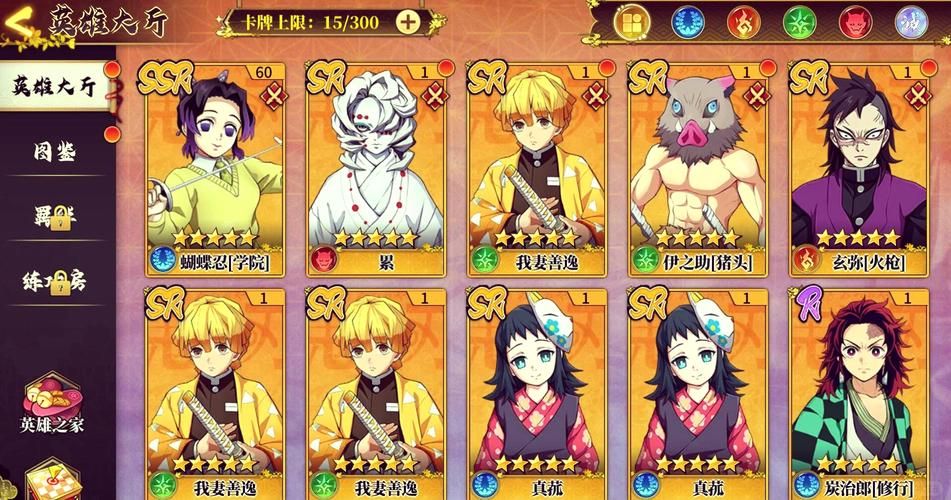Select the 英雄大厅 tab

click(x=55, y=87)
